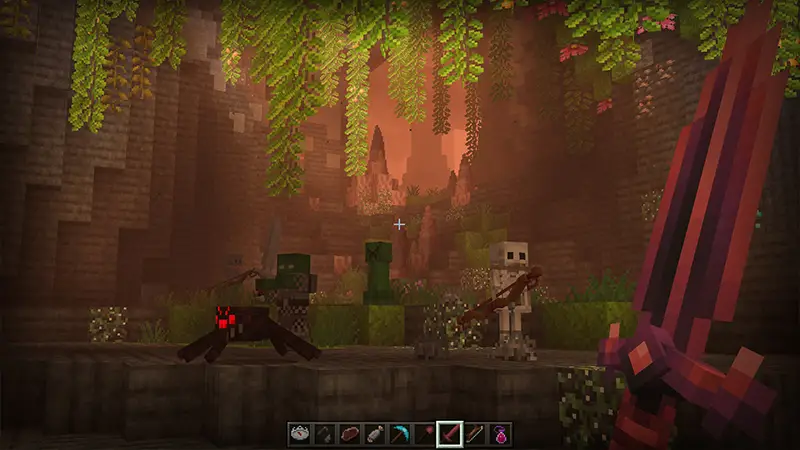Screen dimensions: 800x450
Task: Select the grey bundle item slot
Action: click(375, 433)
